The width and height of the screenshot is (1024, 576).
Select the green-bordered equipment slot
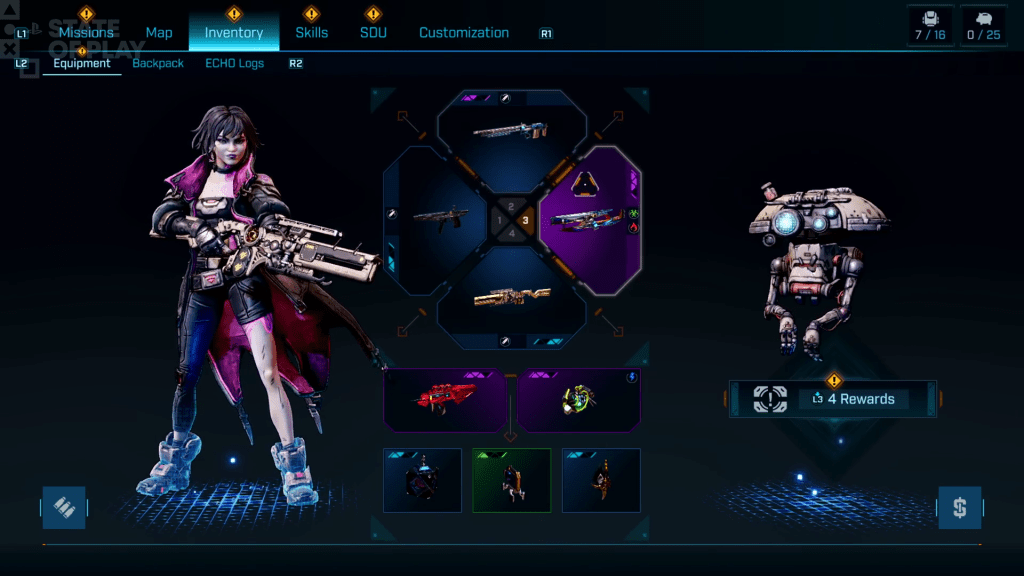[511, 479]
